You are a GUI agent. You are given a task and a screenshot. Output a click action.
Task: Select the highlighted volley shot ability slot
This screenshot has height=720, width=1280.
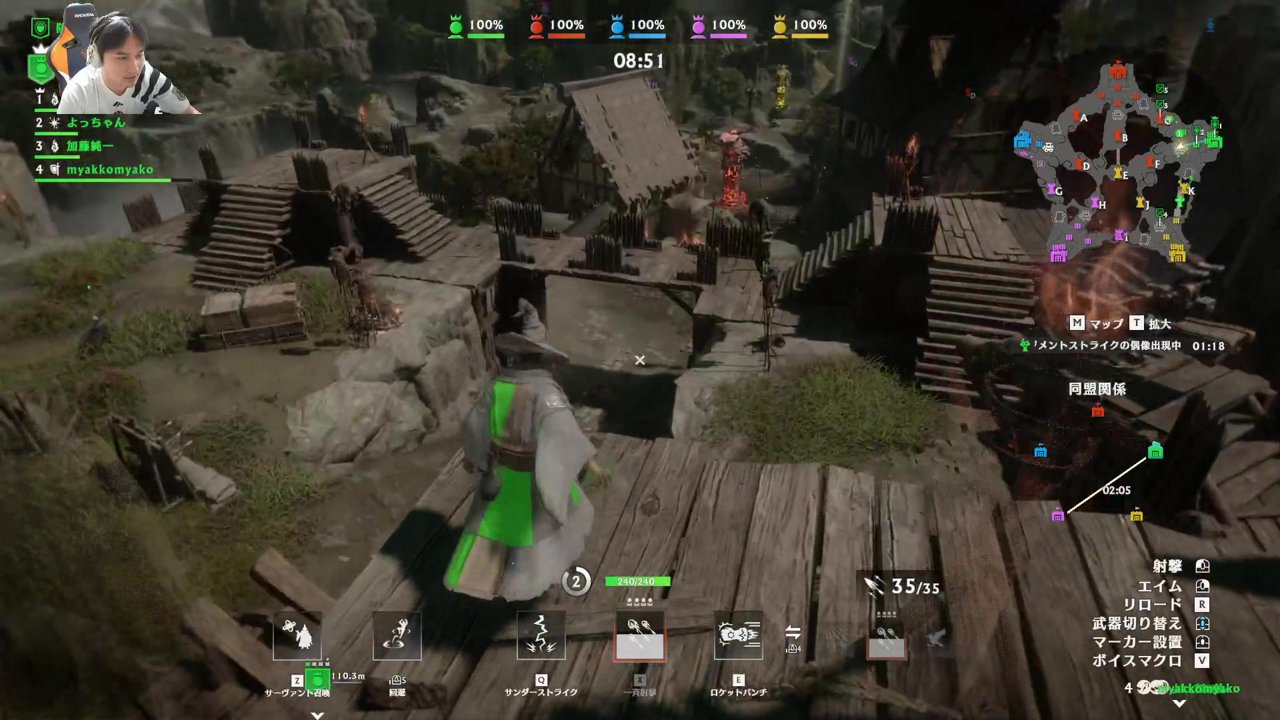pyautogui.click(x=639, y=636)
